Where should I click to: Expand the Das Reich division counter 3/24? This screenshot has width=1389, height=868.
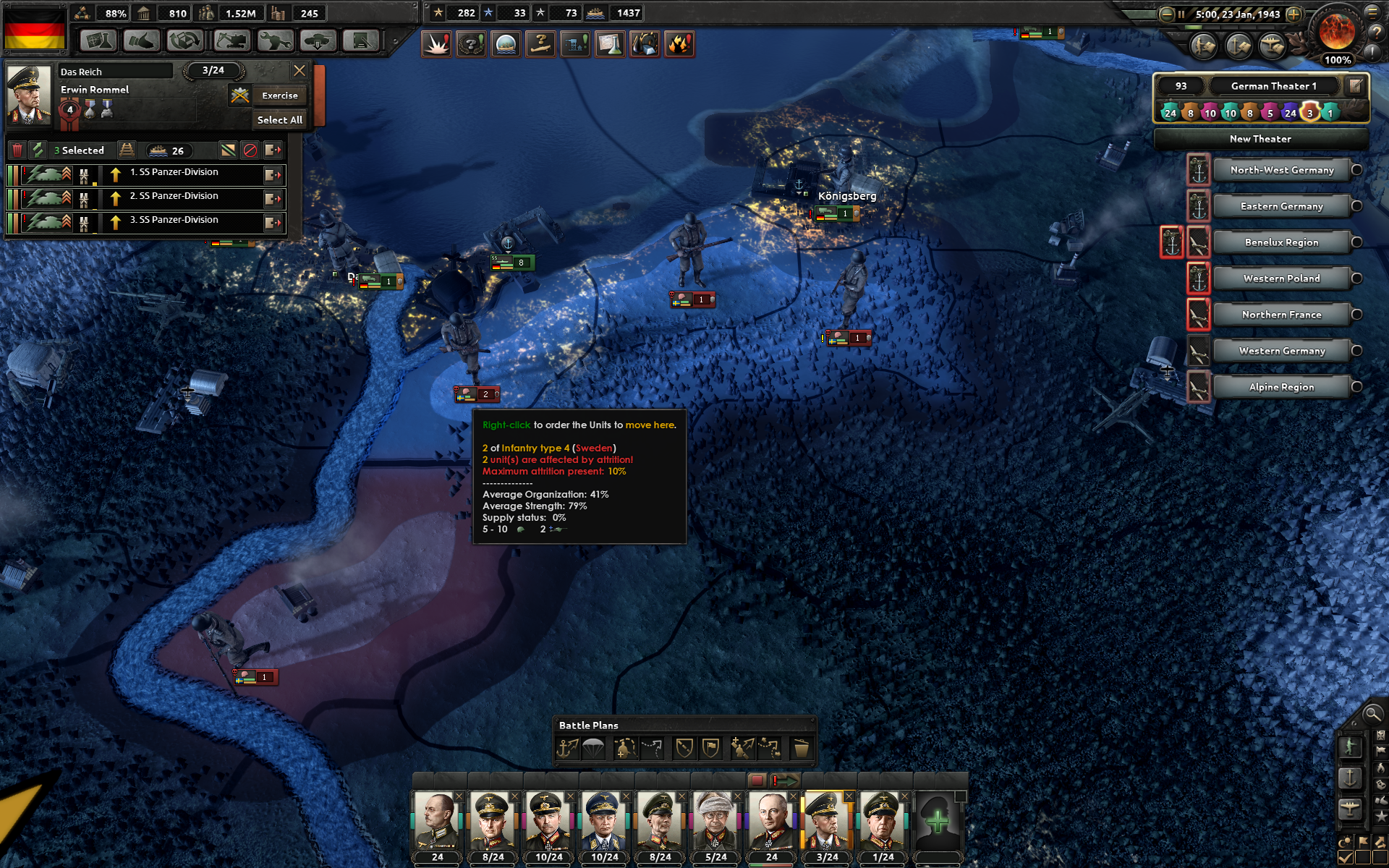coord(212,71)
